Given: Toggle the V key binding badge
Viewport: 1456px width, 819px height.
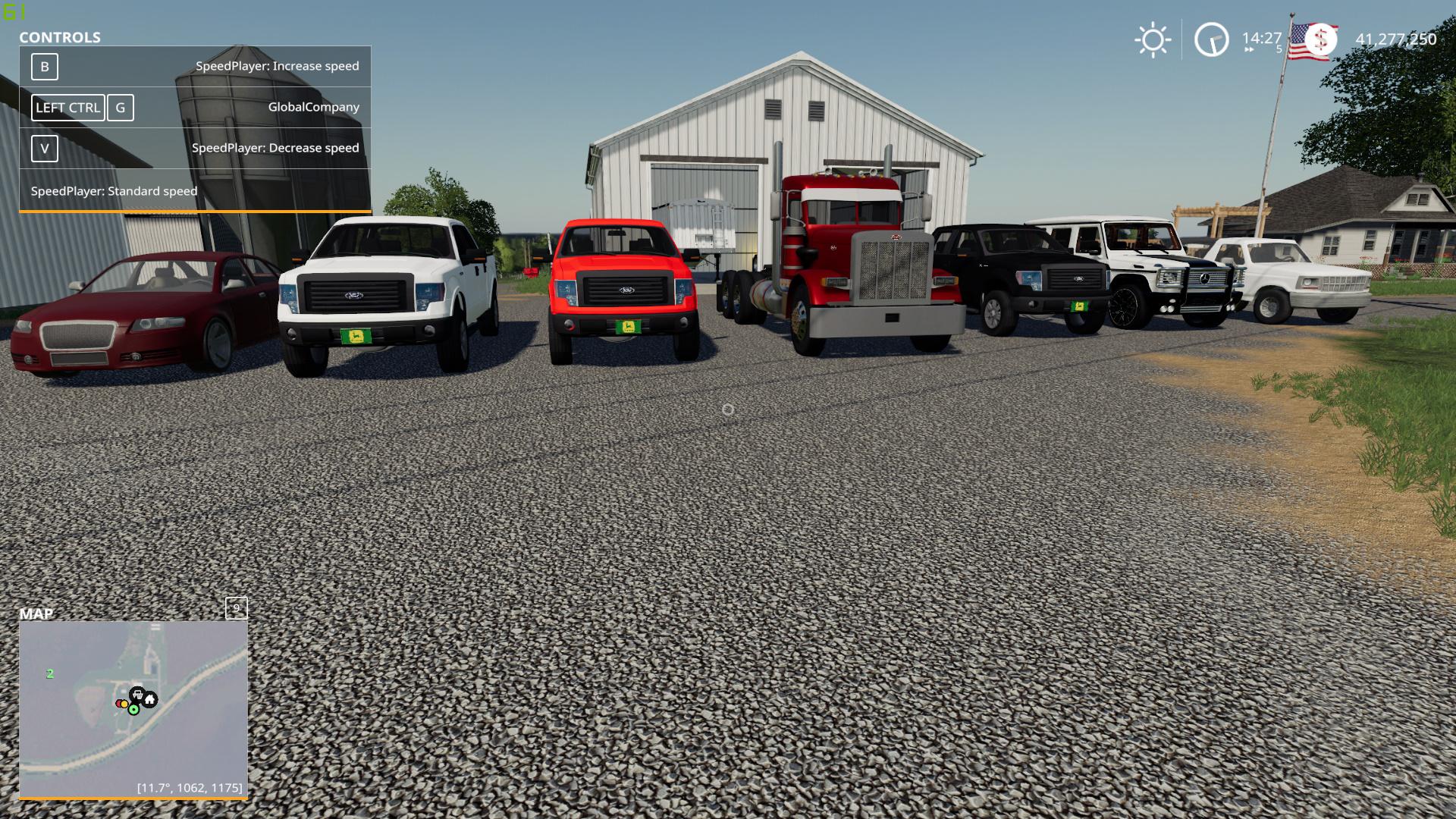Looking at the screenshot, I should point(45,149).
